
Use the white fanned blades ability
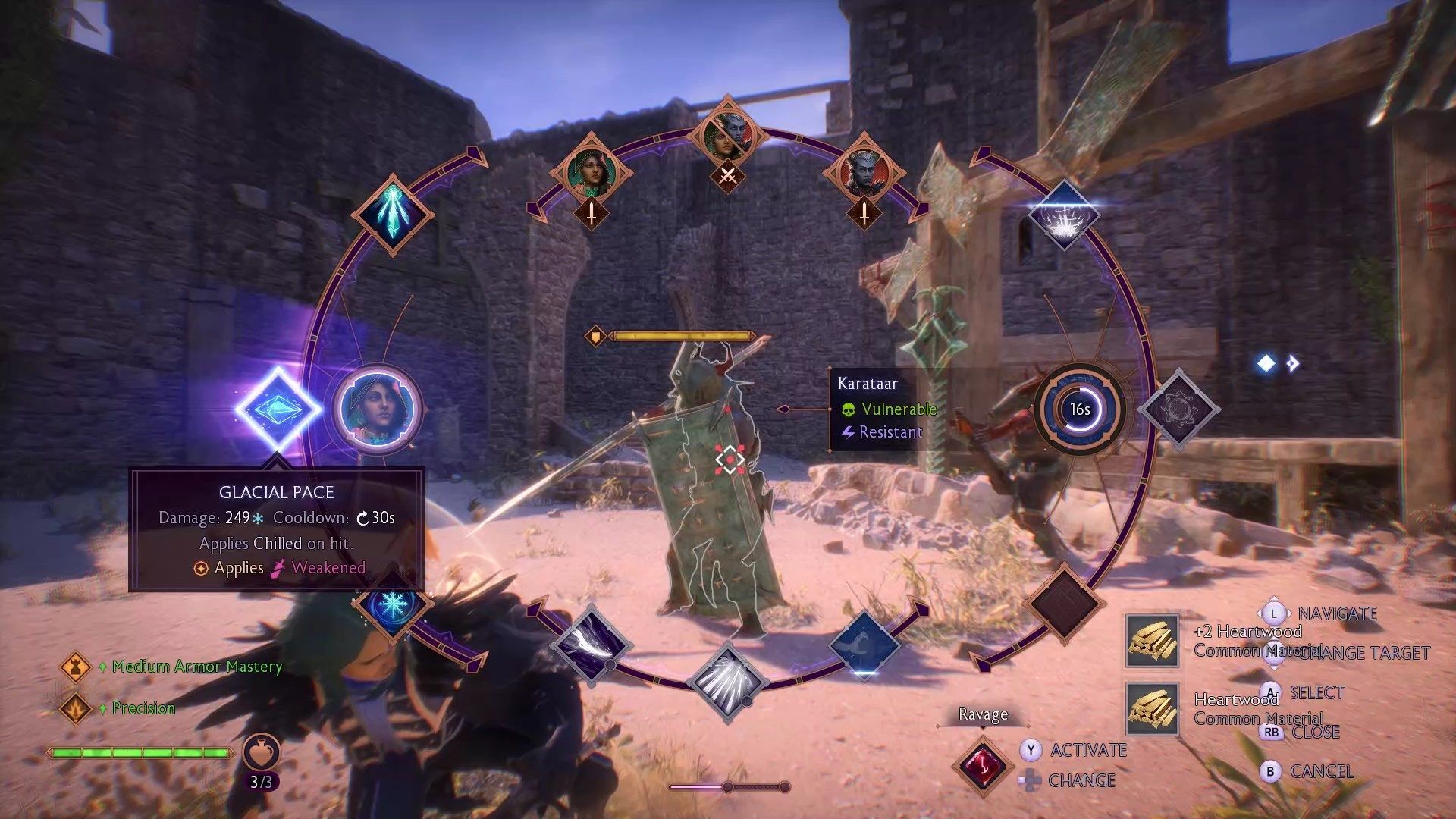[x=726, y=681]
